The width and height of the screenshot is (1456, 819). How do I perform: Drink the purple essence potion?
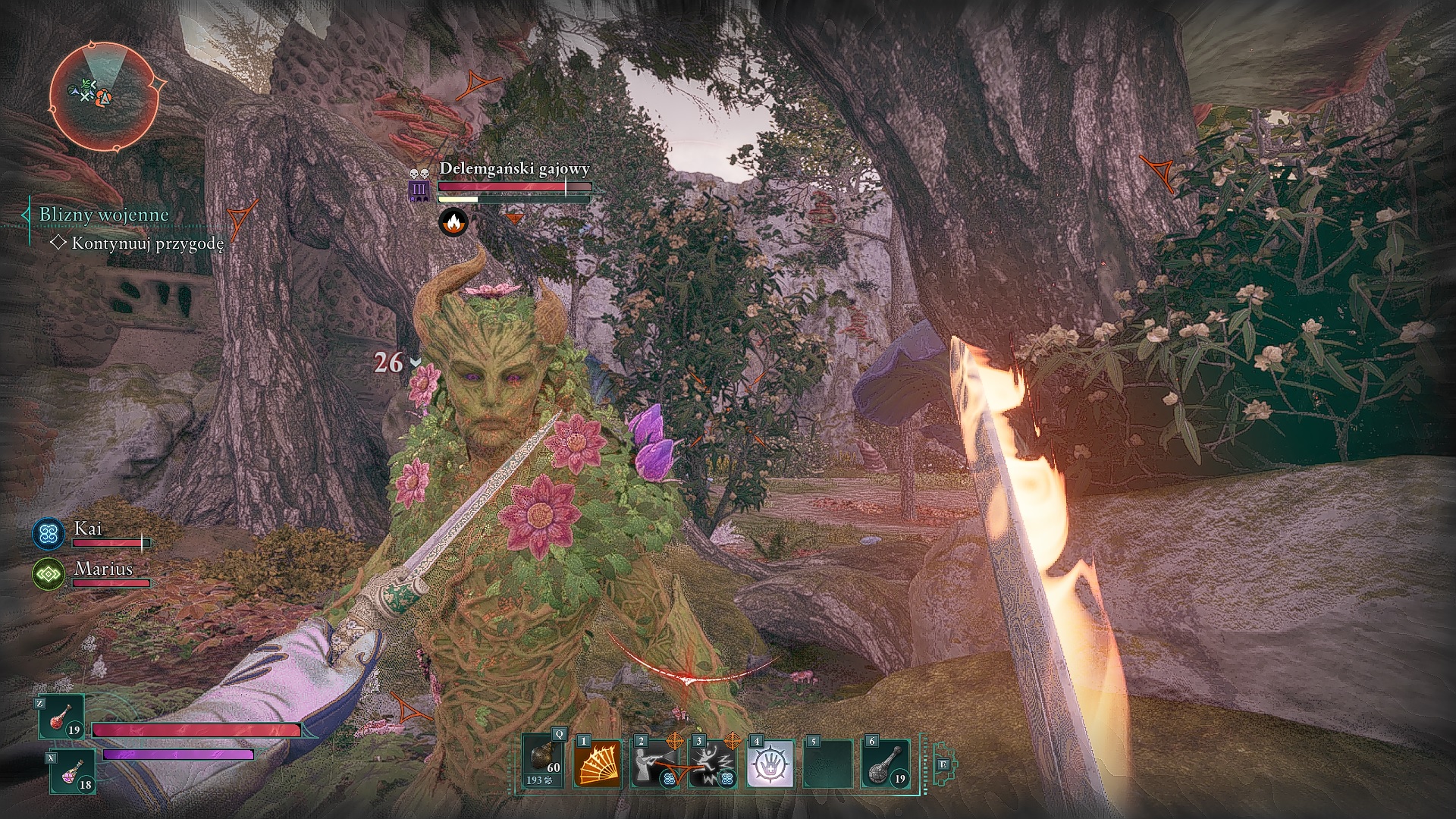coord(73,770)
